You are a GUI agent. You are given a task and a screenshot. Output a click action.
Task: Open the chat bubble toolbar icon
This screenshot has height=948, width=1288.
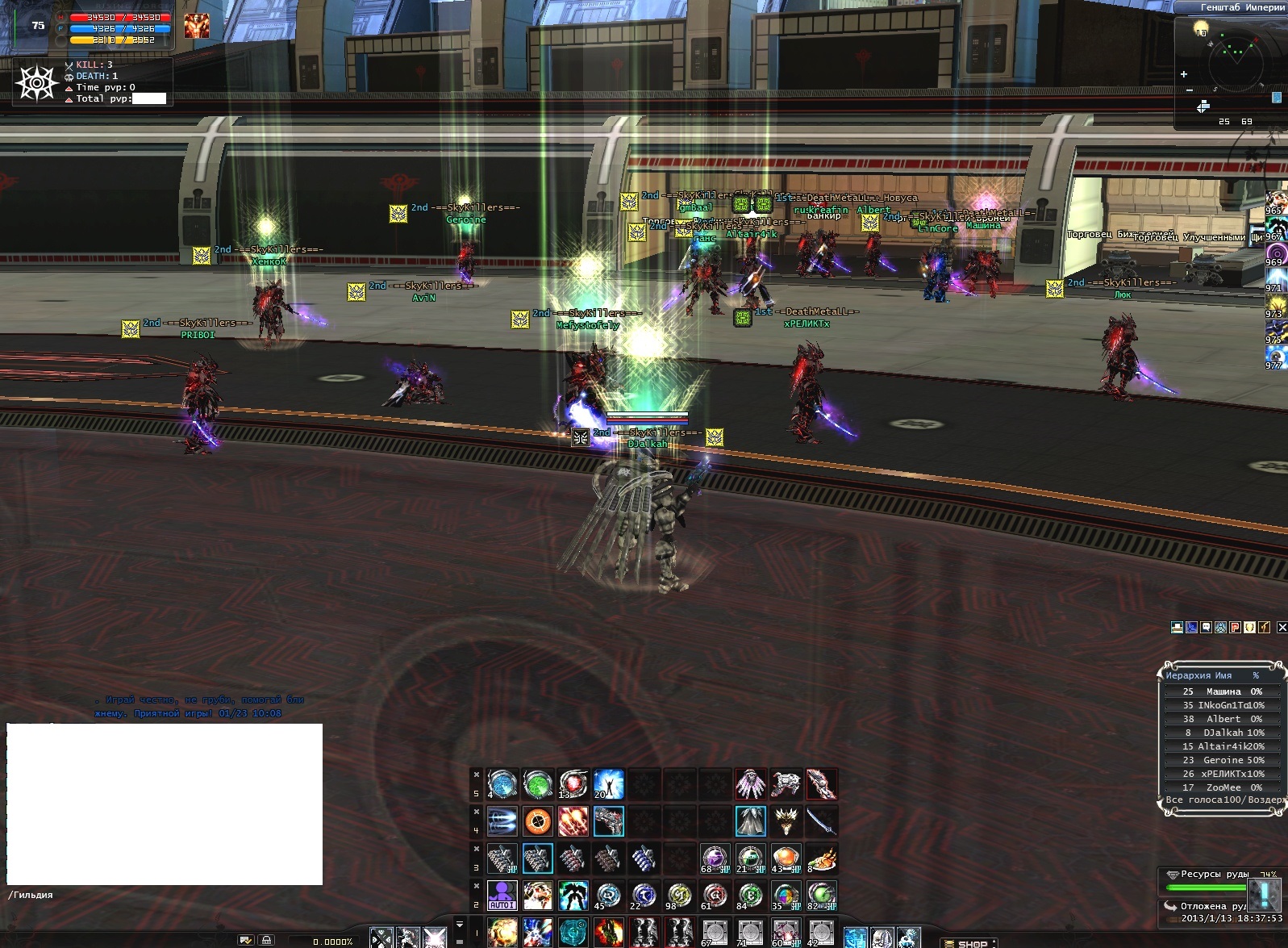pyautogui.click(x=1206, y=627)
